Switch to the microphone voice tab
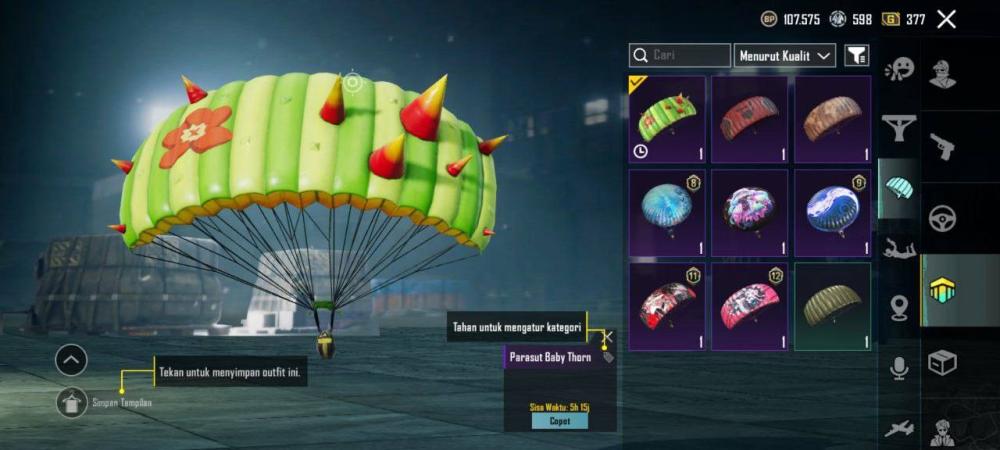Screen dimensions: 1000x450 (899, 369)
